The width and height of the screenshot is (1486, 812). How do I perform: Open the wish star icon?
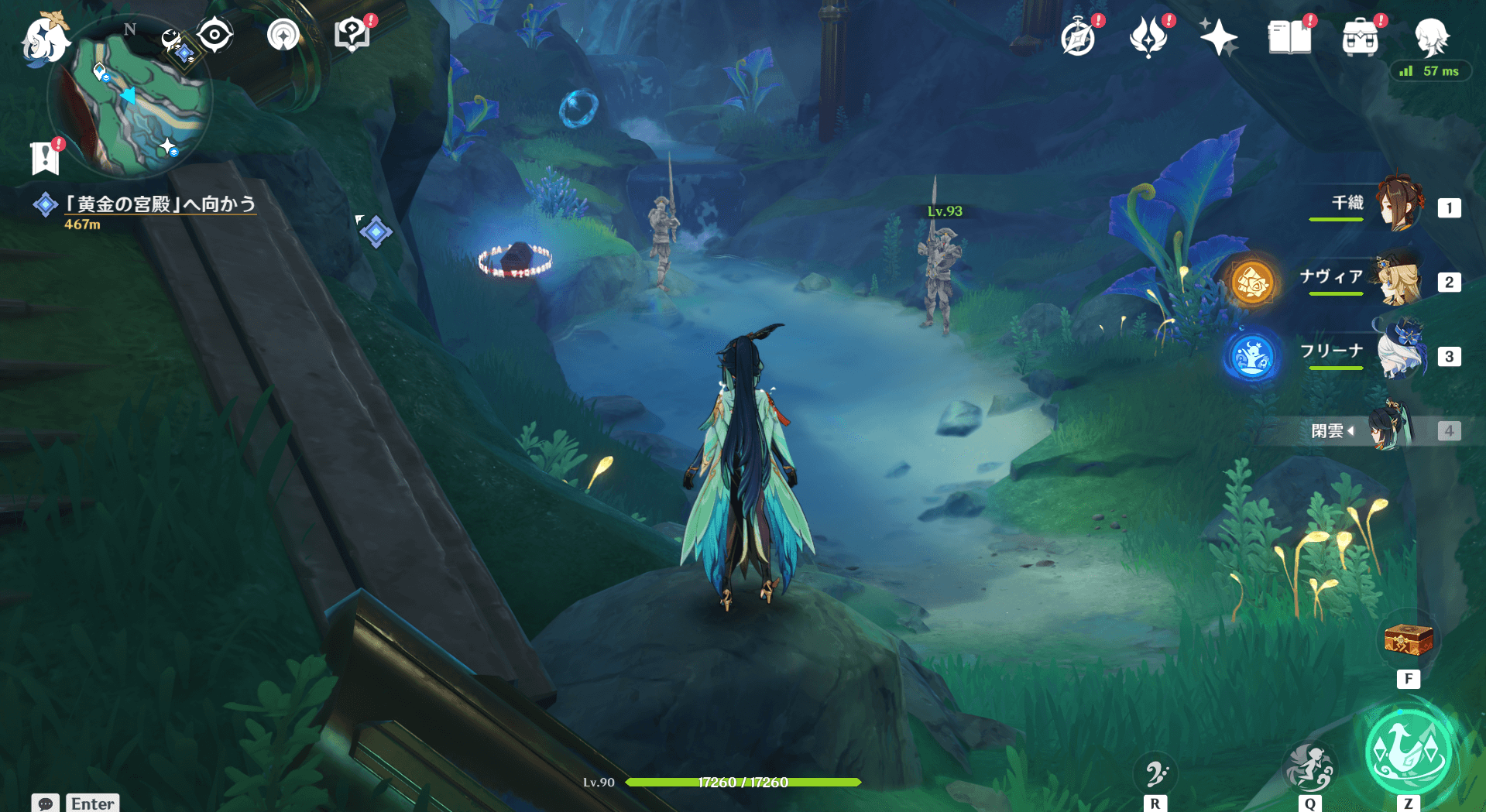coord(1218,38)
